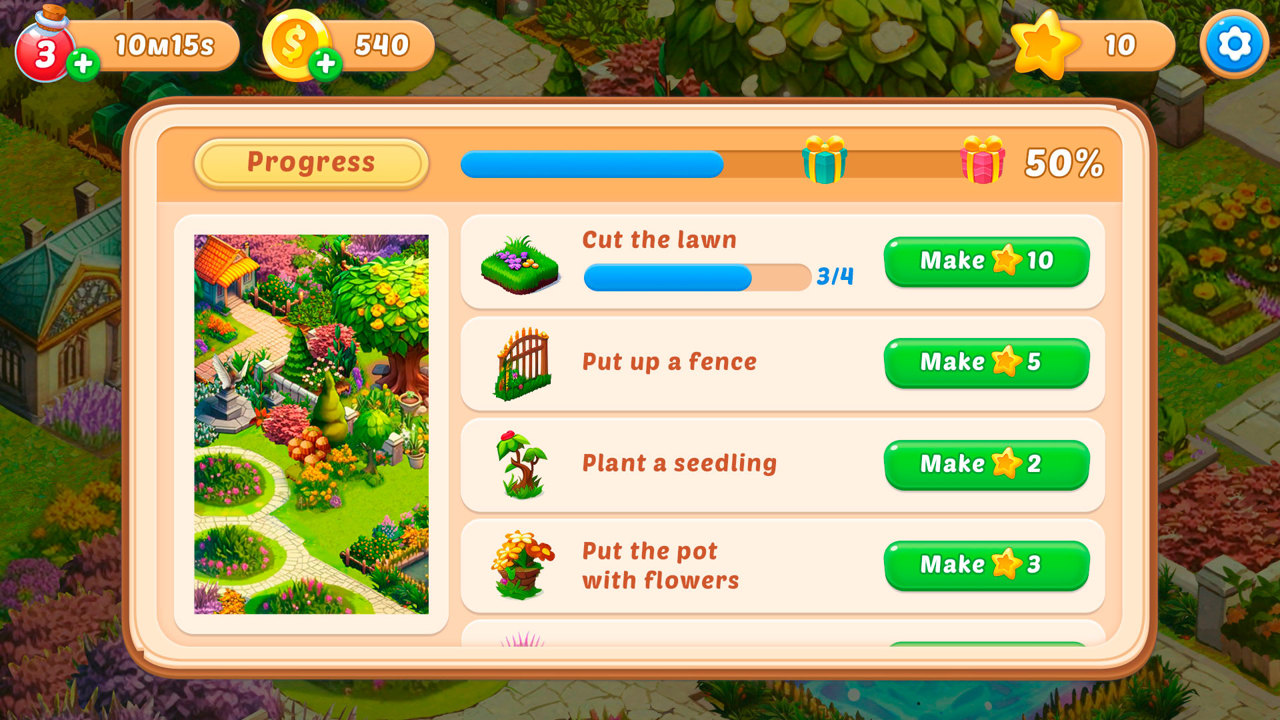Click the star counter icon

1045,45
